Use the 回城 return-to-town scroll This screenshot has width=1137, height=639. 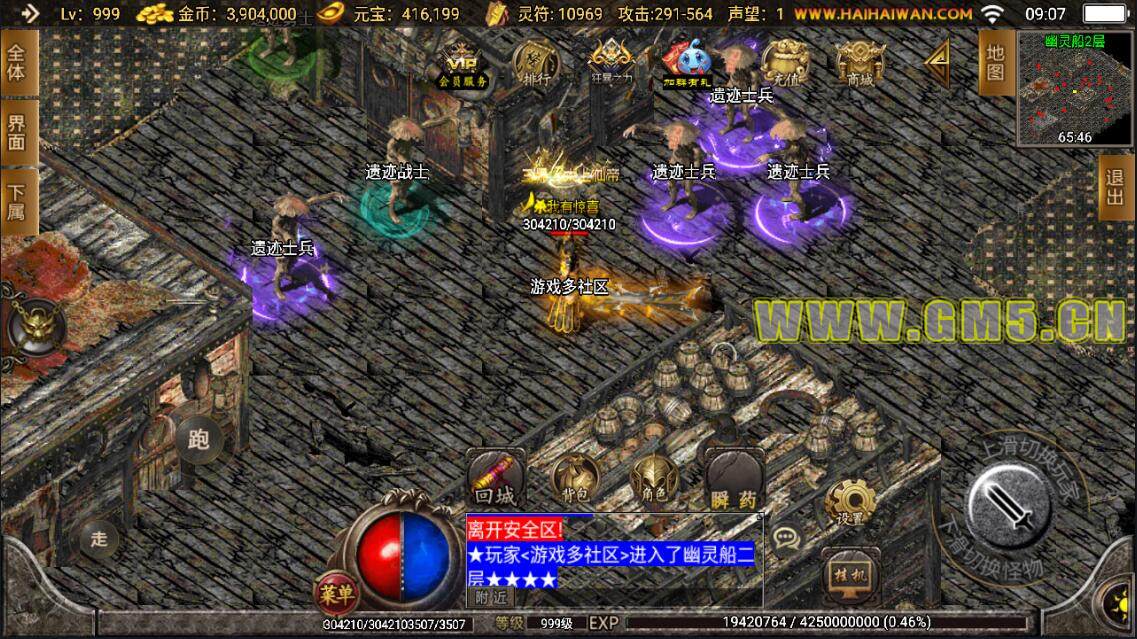tap(493, 479)
